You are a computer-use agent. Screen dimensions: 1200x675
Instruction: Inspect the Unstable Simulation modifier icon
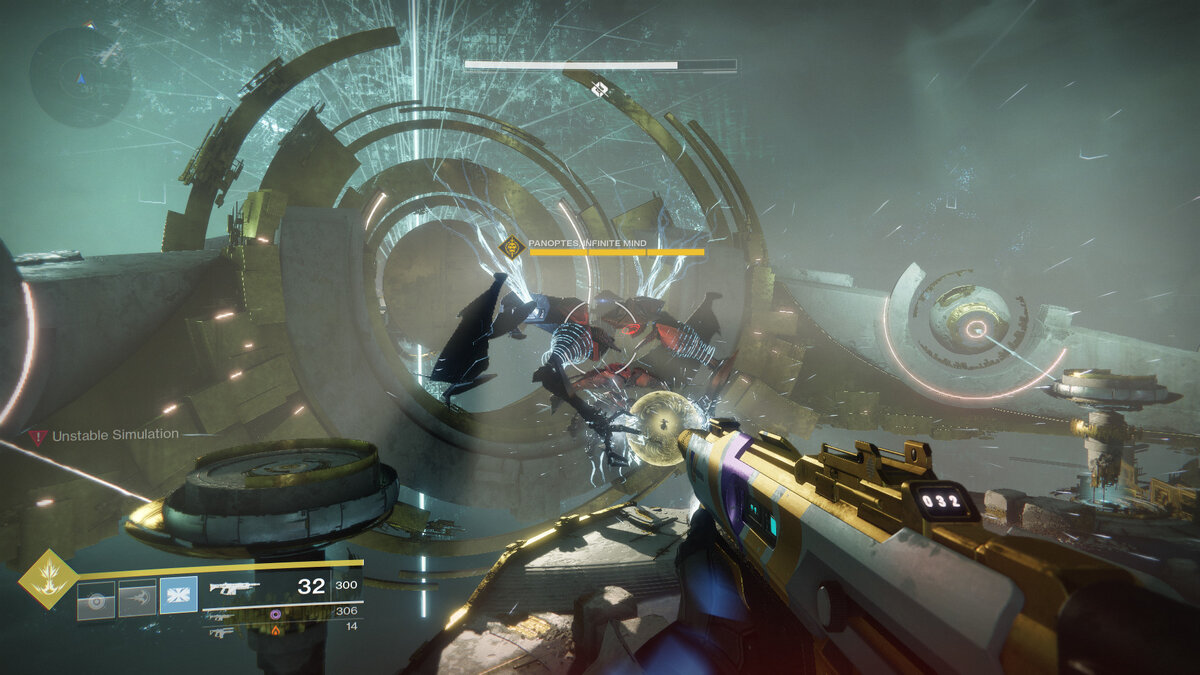(37, 436)
